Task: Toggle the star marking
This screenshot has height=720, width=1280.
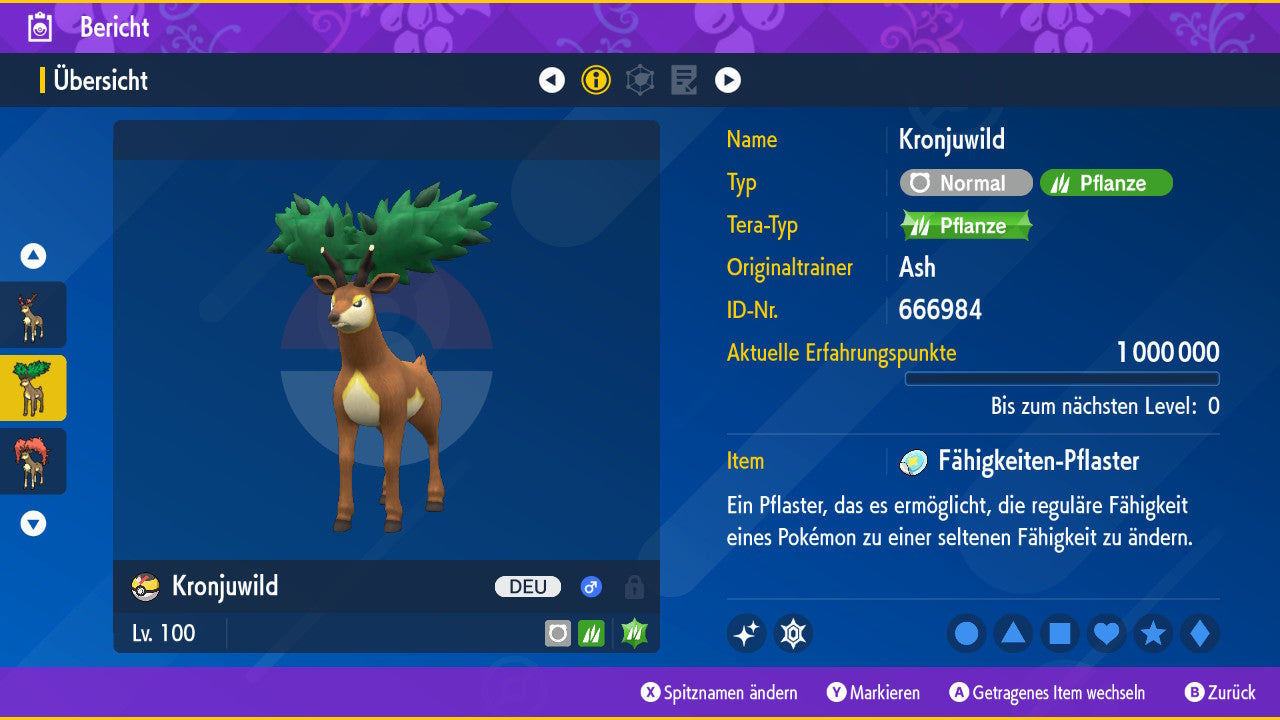Action: [1153, 633]
